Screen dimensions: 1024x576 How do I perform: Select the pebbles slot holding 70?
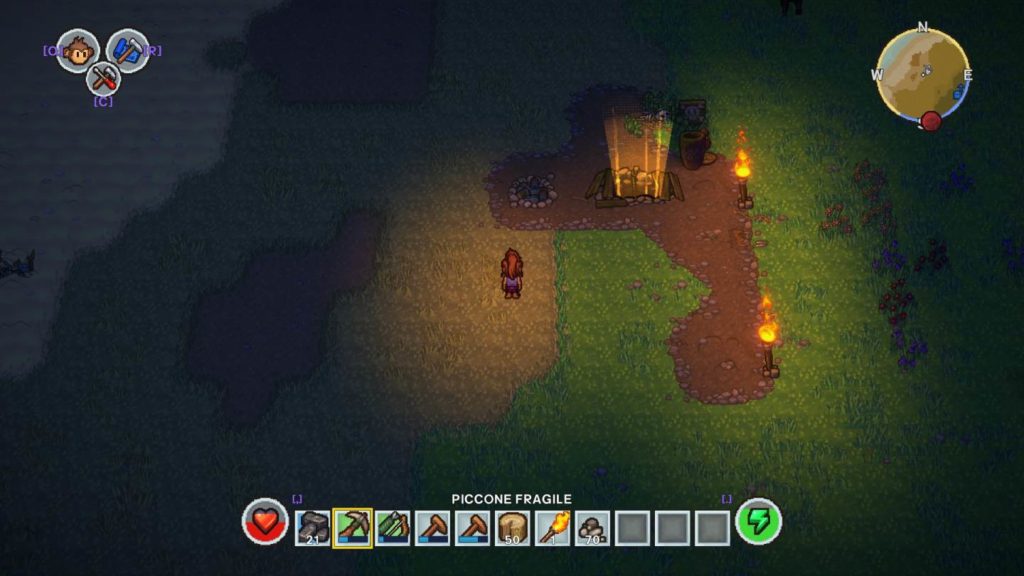[593, 527]
